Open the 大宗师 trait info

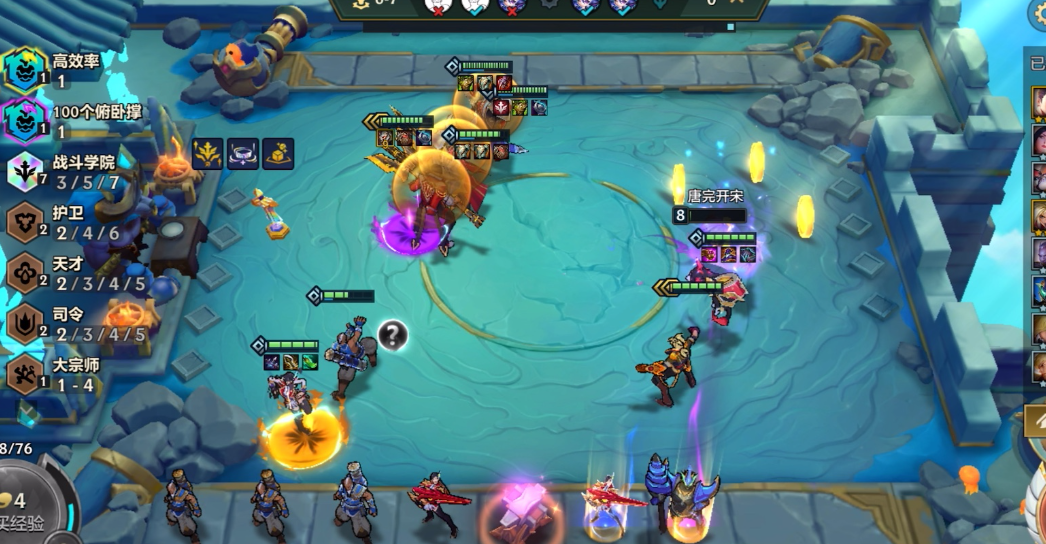coord(60,374)
